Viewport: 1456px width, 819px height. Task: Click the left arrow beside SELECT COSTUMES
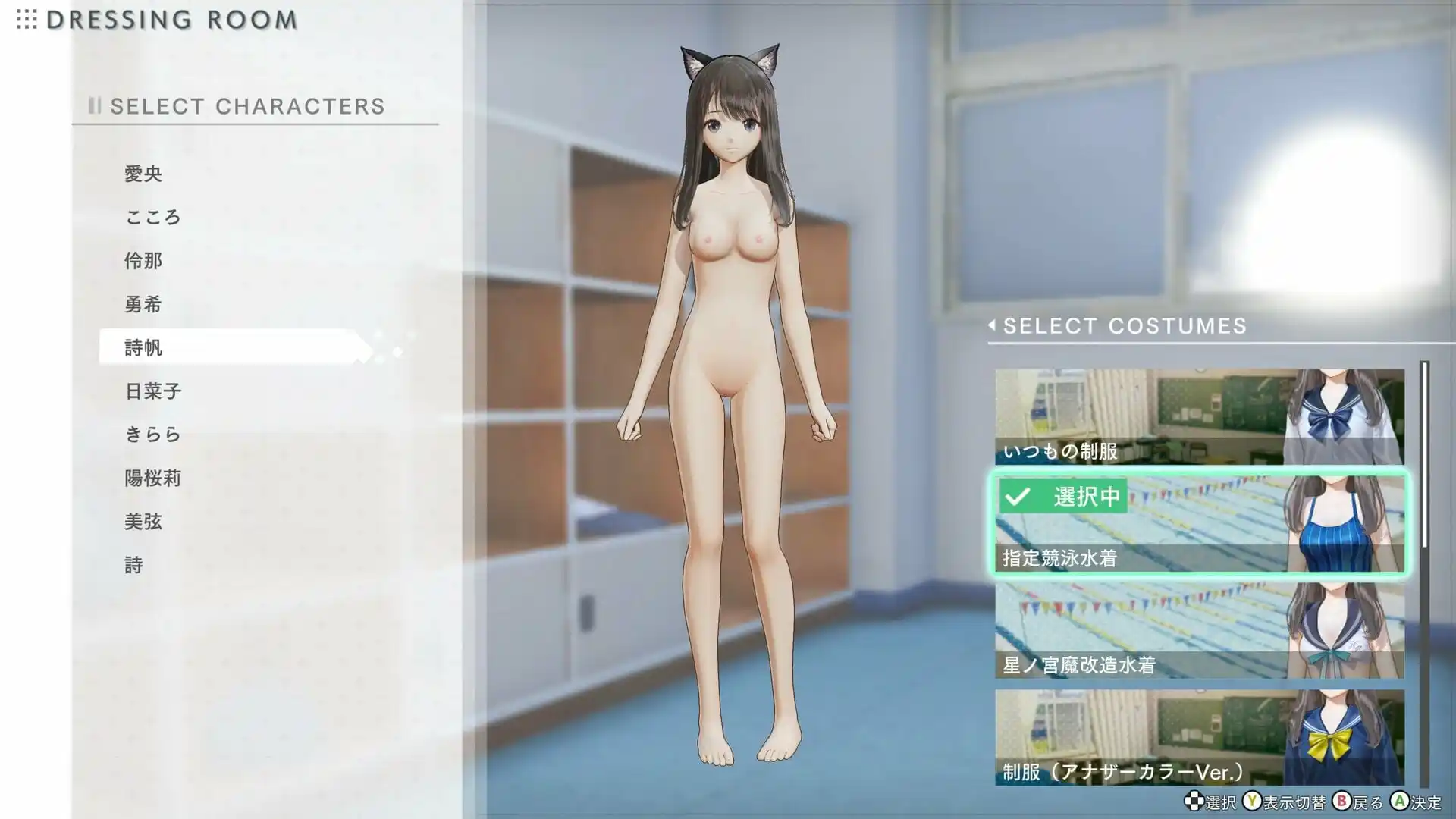pos(992,326)
